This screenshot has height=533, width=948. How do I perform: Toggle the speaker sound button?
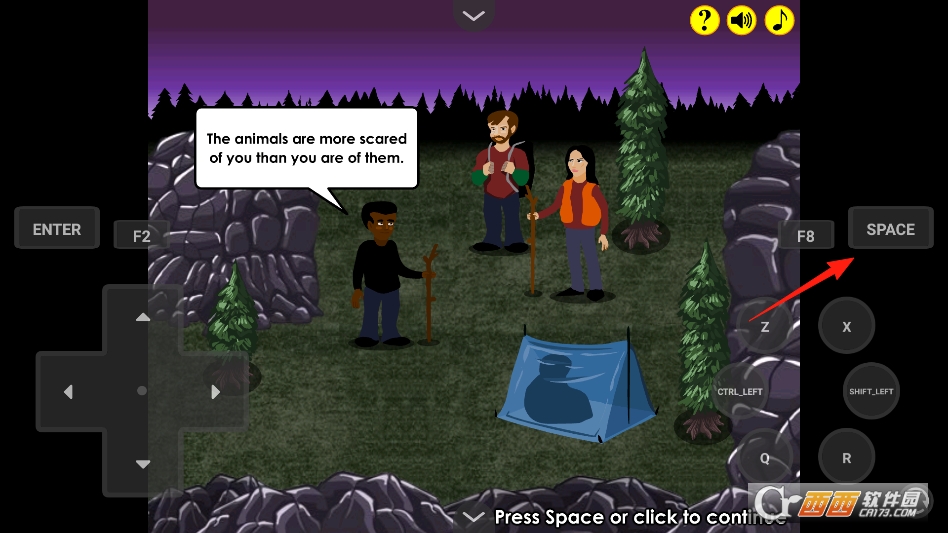point(741,20)
